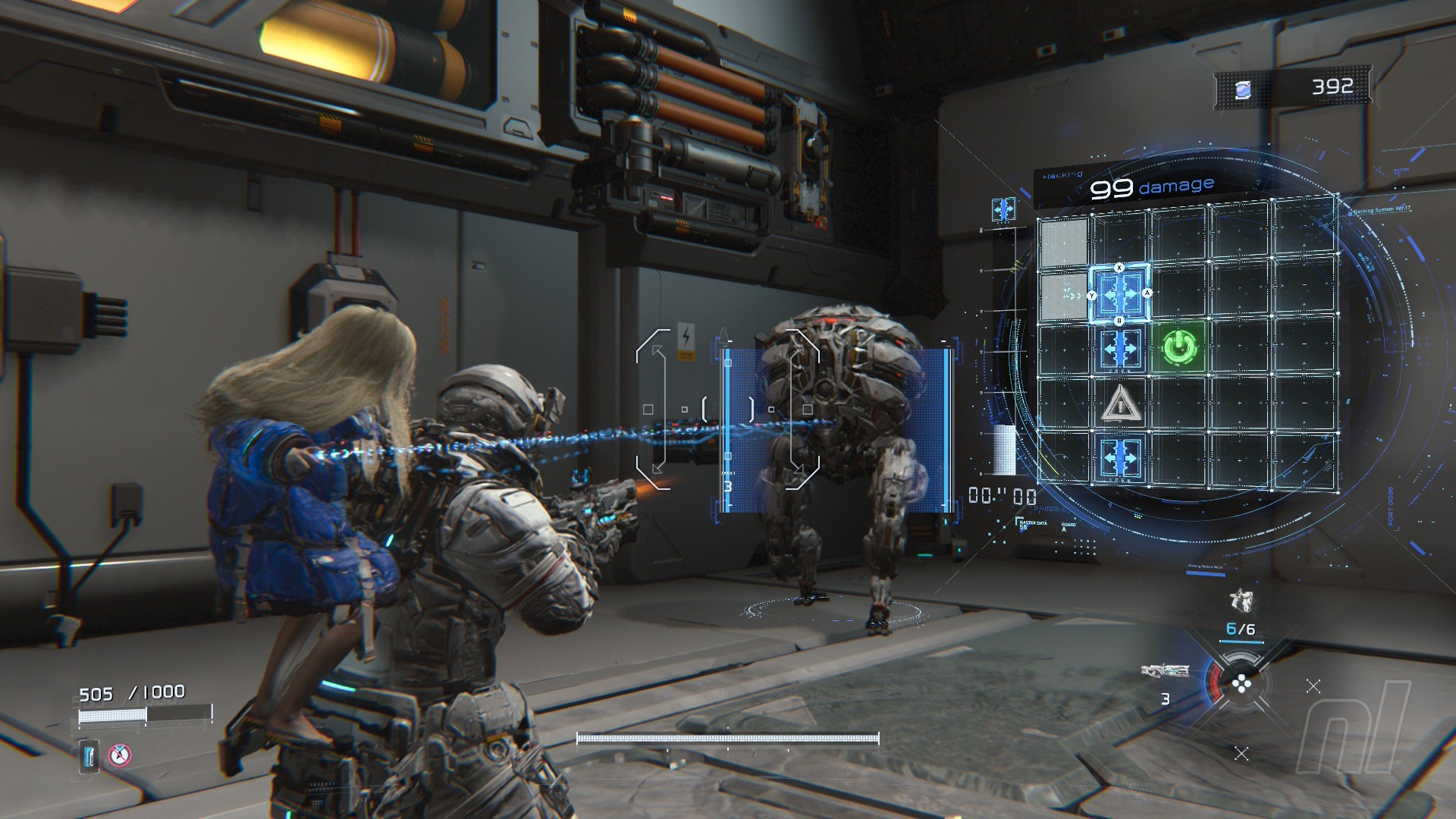1456x819 pixels.
Task: Click the blue currency icon beside 392
Action: tap(1243, 90)
